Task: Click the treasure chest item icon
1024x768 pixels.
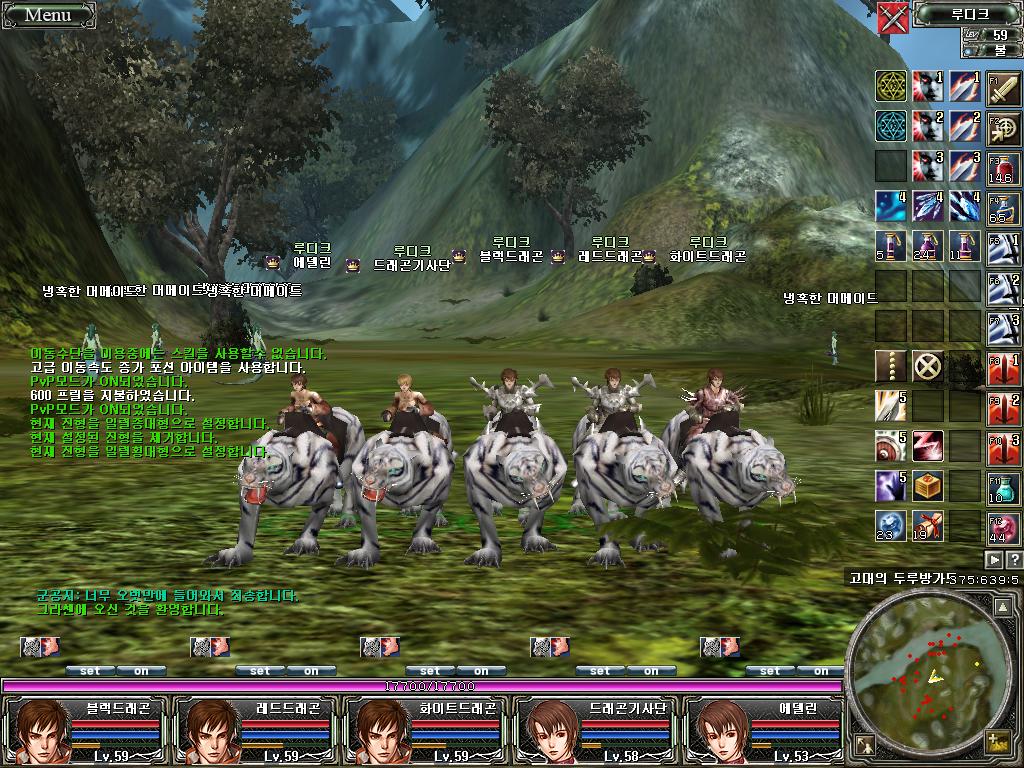Action: click(x=929, y=486)
